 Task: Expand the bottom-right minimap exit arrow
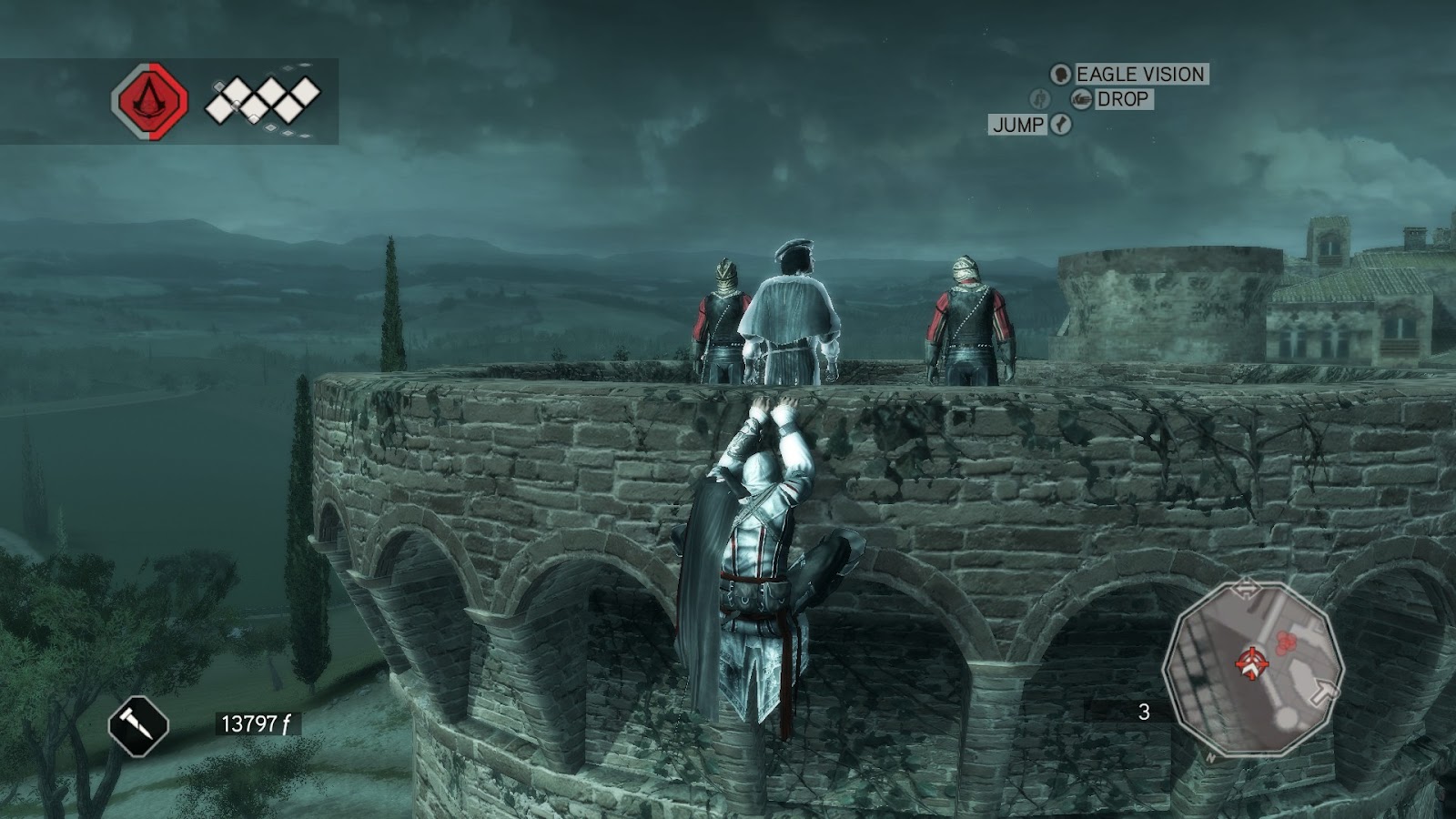coord(1323,691)
